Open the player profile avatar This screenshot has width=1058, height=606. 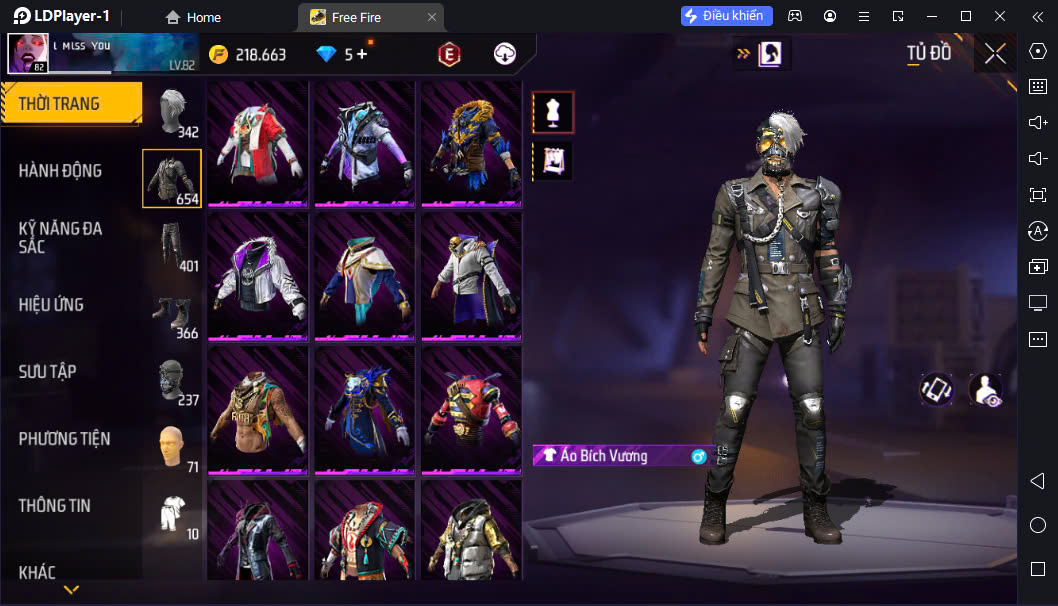coord(27,54)
